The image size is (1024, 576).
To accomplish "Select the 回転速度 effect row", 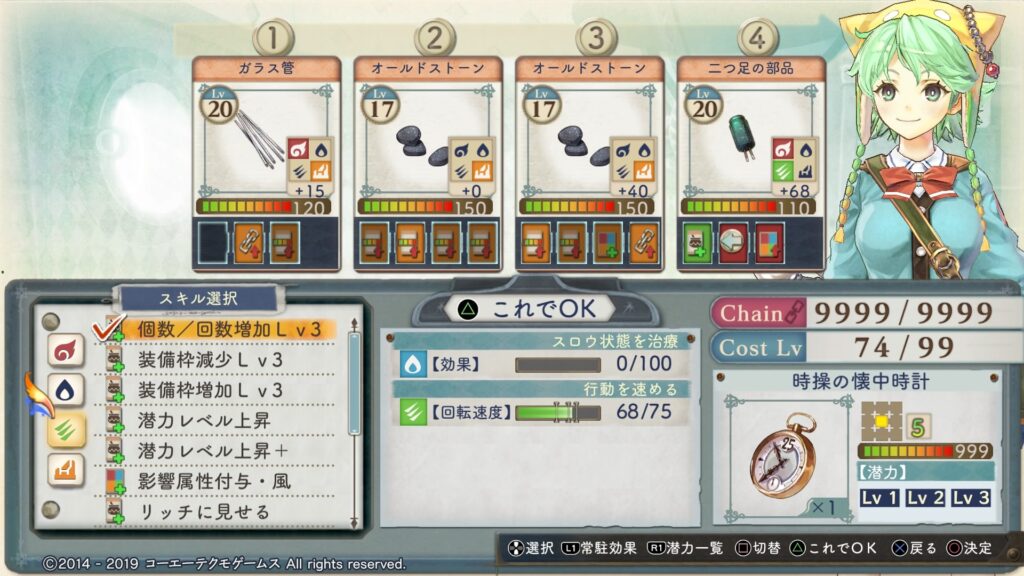I will pyautogui.click(x=540, y=412).
